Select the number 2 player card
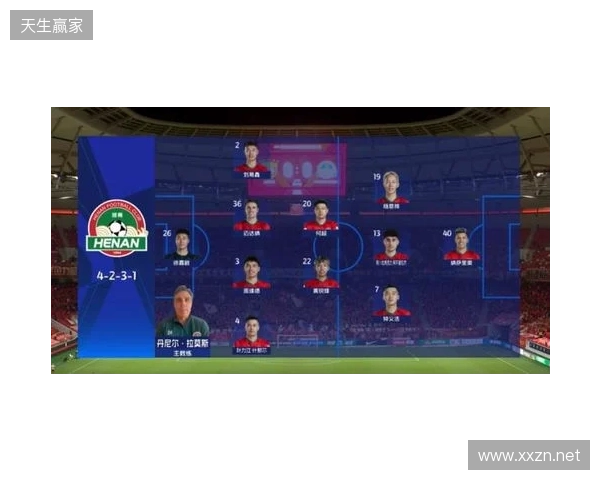The width and height of the screenshot is (600, 480). 252,161
